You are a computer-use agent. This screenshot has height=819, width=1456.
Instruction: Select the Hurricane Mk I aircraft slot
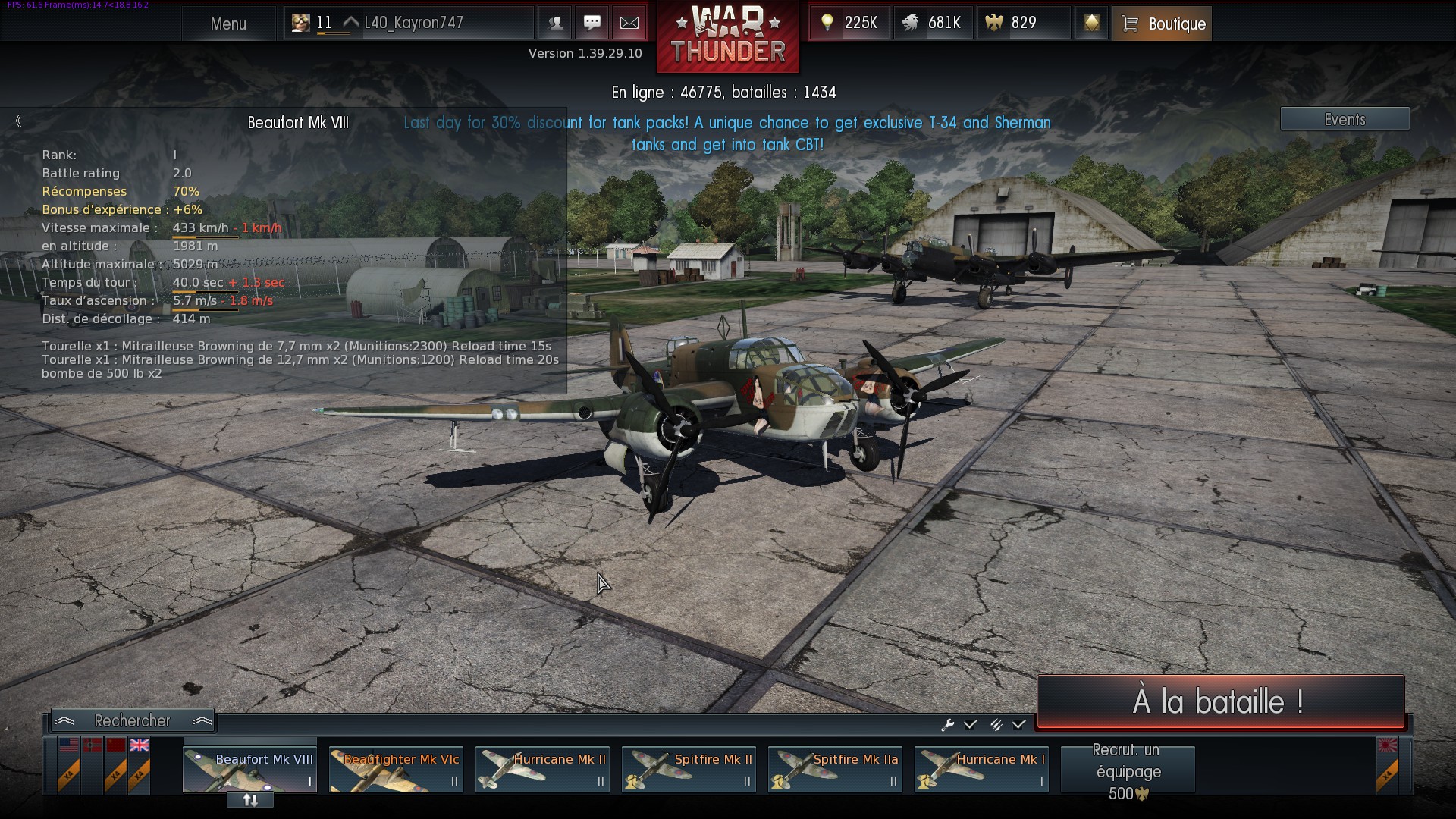[981, 769]
